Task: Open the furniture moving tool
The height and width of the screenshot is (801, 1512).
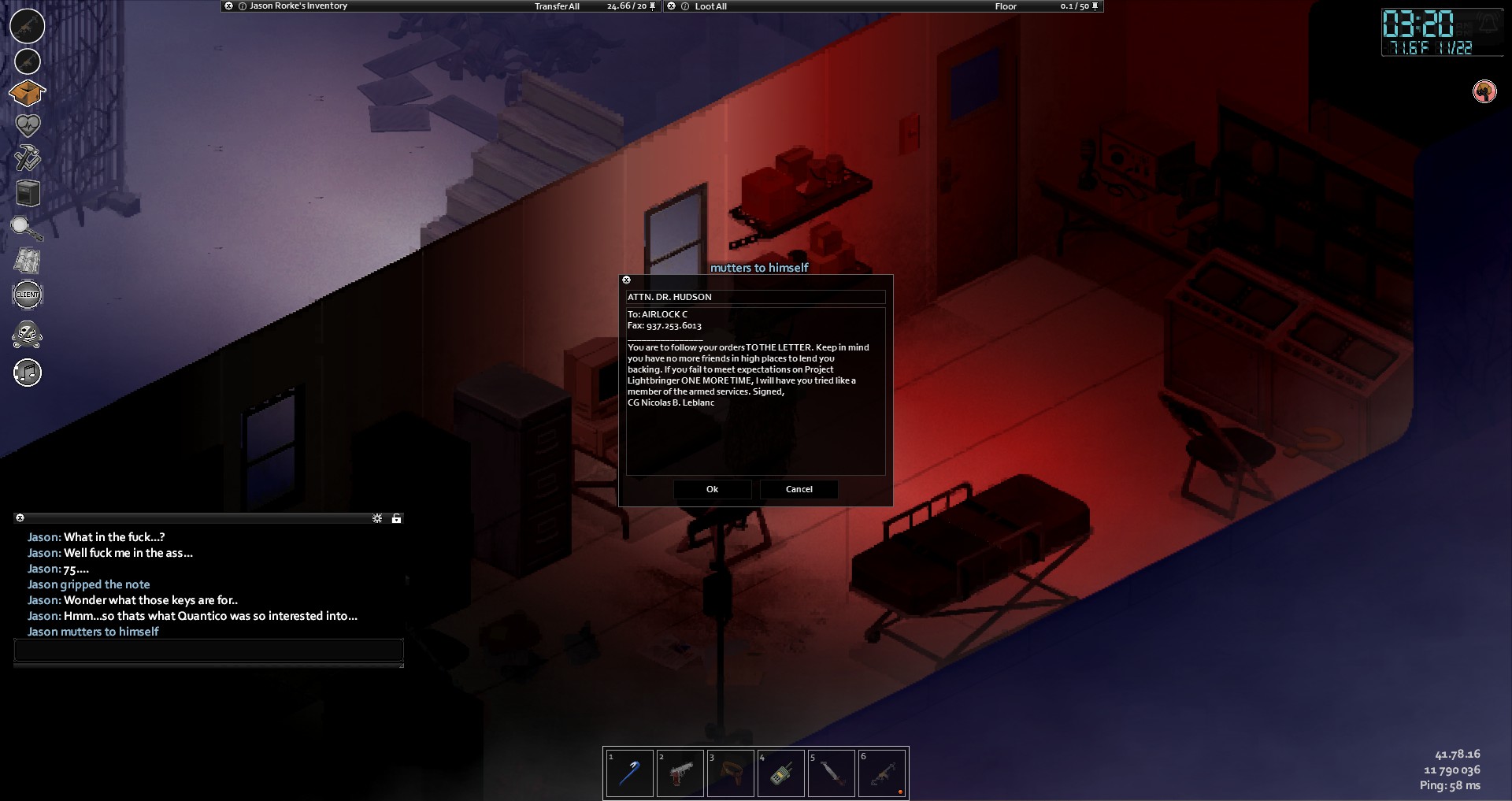Action: coord(28,193)
